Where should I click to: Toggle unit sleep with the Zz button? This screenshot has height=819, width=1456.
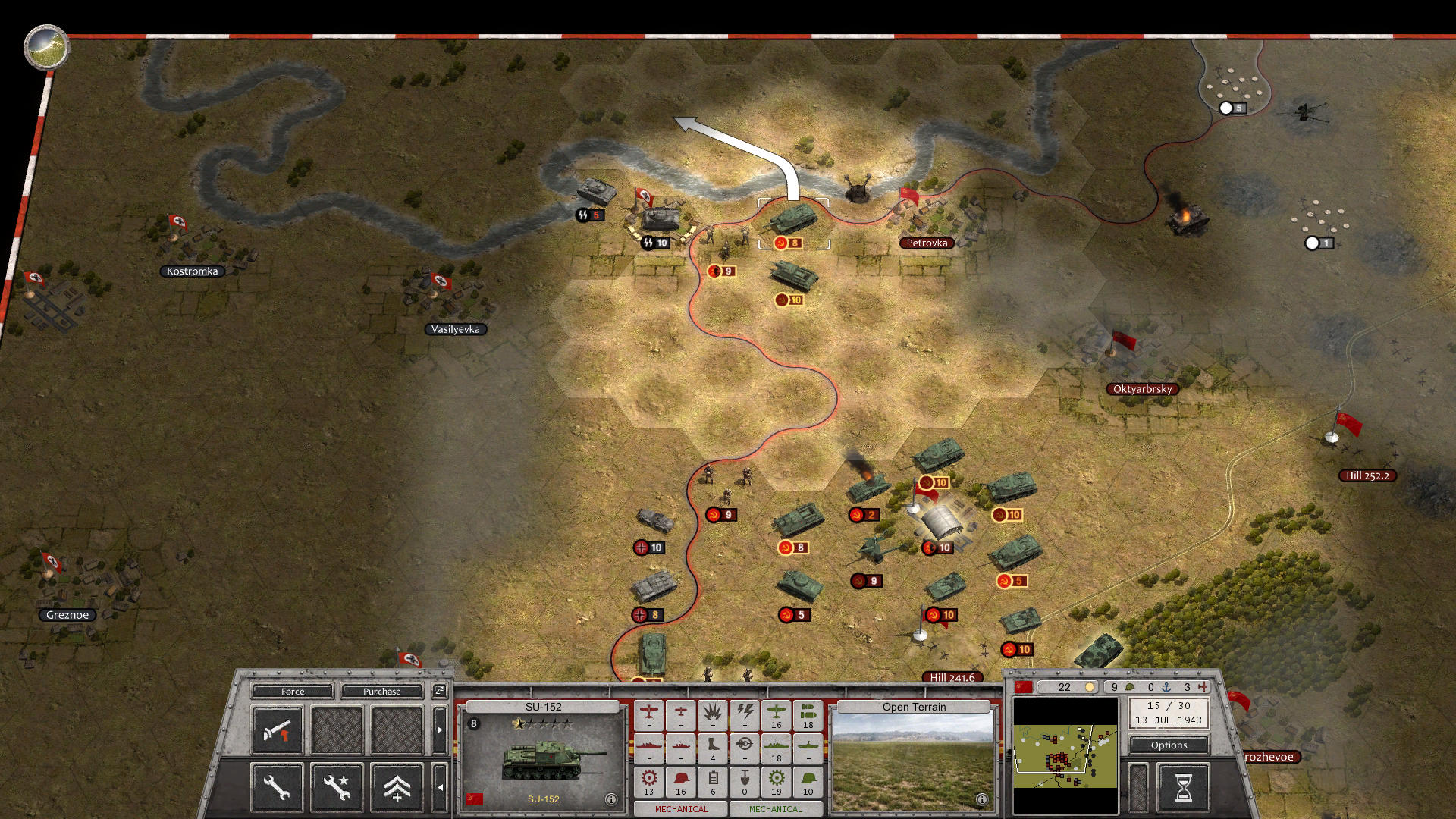click(x=439, y=692)
